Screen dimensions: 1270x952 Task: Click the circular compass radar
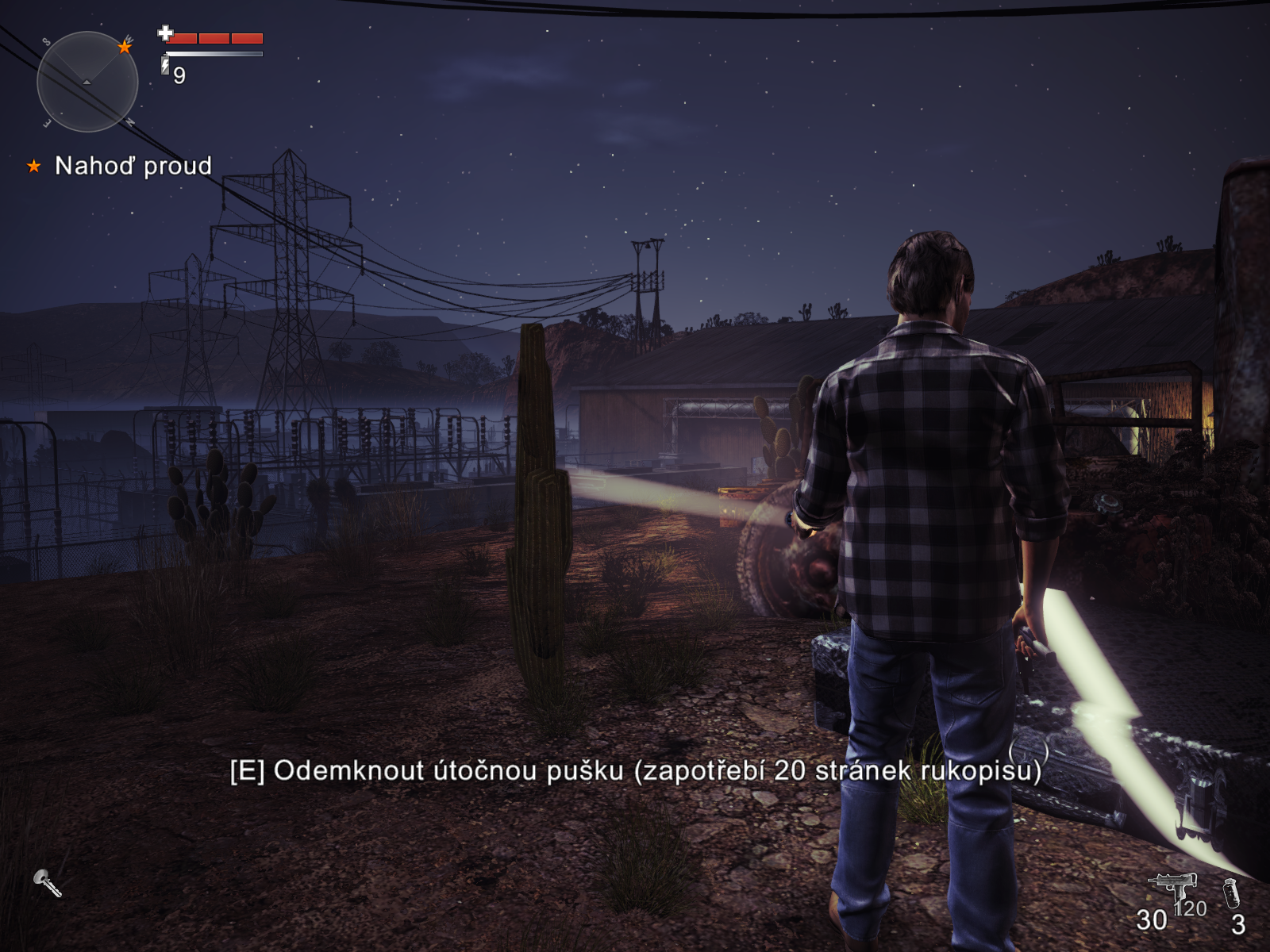(87, 82)
